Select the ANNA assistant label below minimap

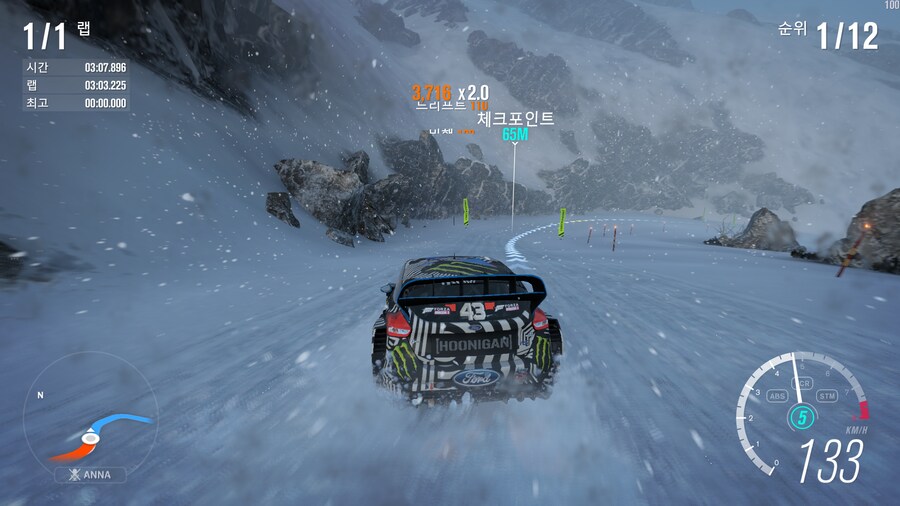pyautogui.click(x=90, y=475)
